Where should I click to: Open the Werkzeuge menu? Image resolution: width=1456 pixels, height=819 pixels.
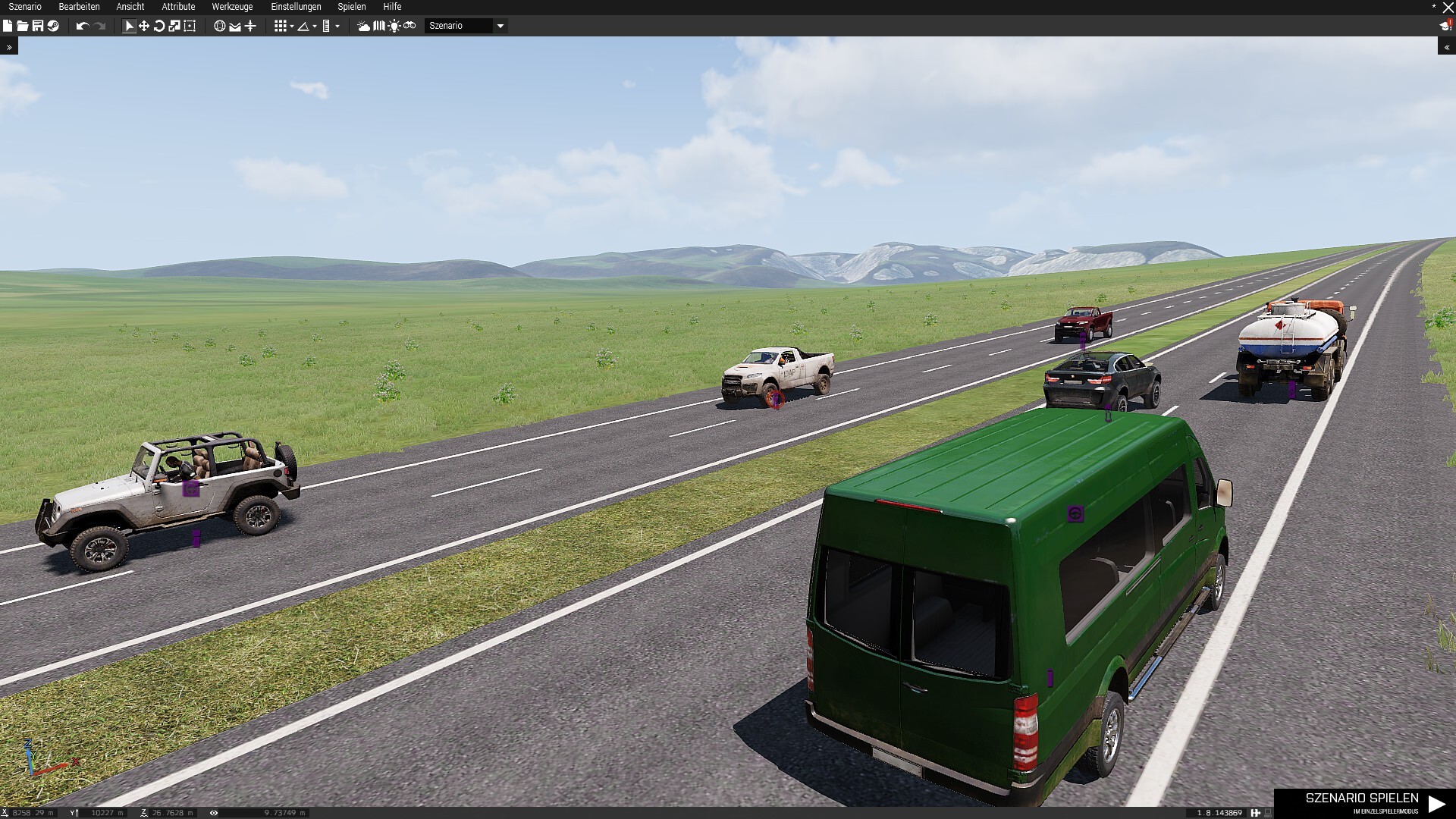[232, 7]
